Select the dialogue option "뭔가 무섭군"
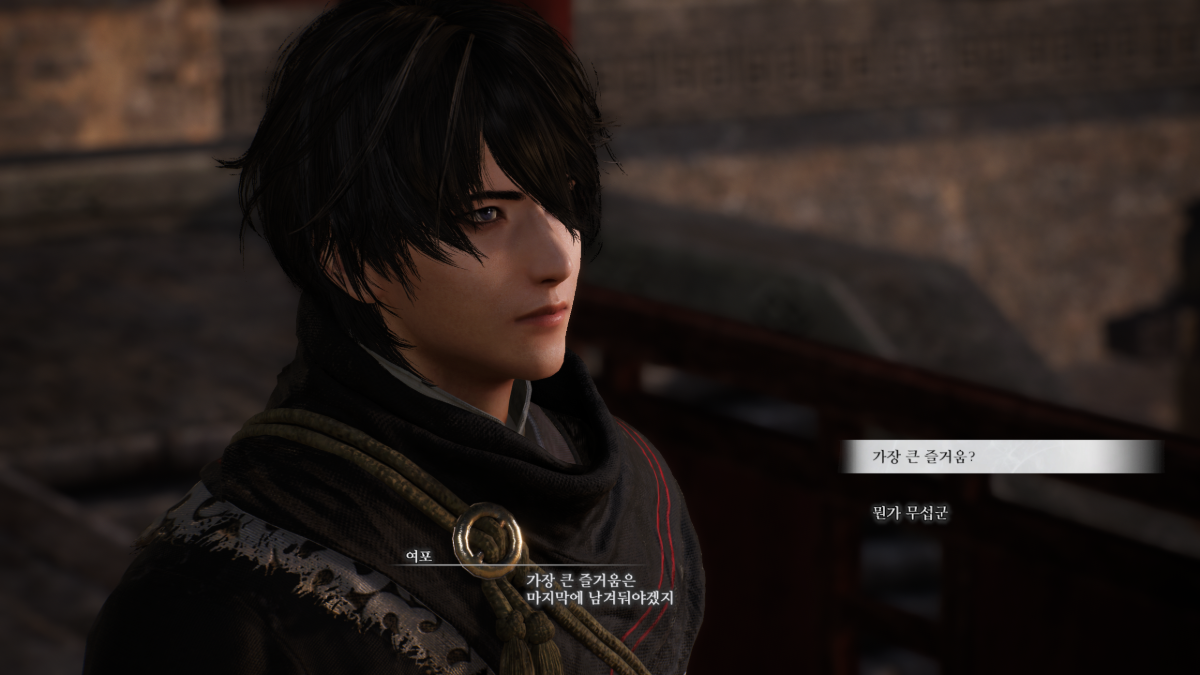The height and width of the screenshot is (675, 1200). (909, 513)
